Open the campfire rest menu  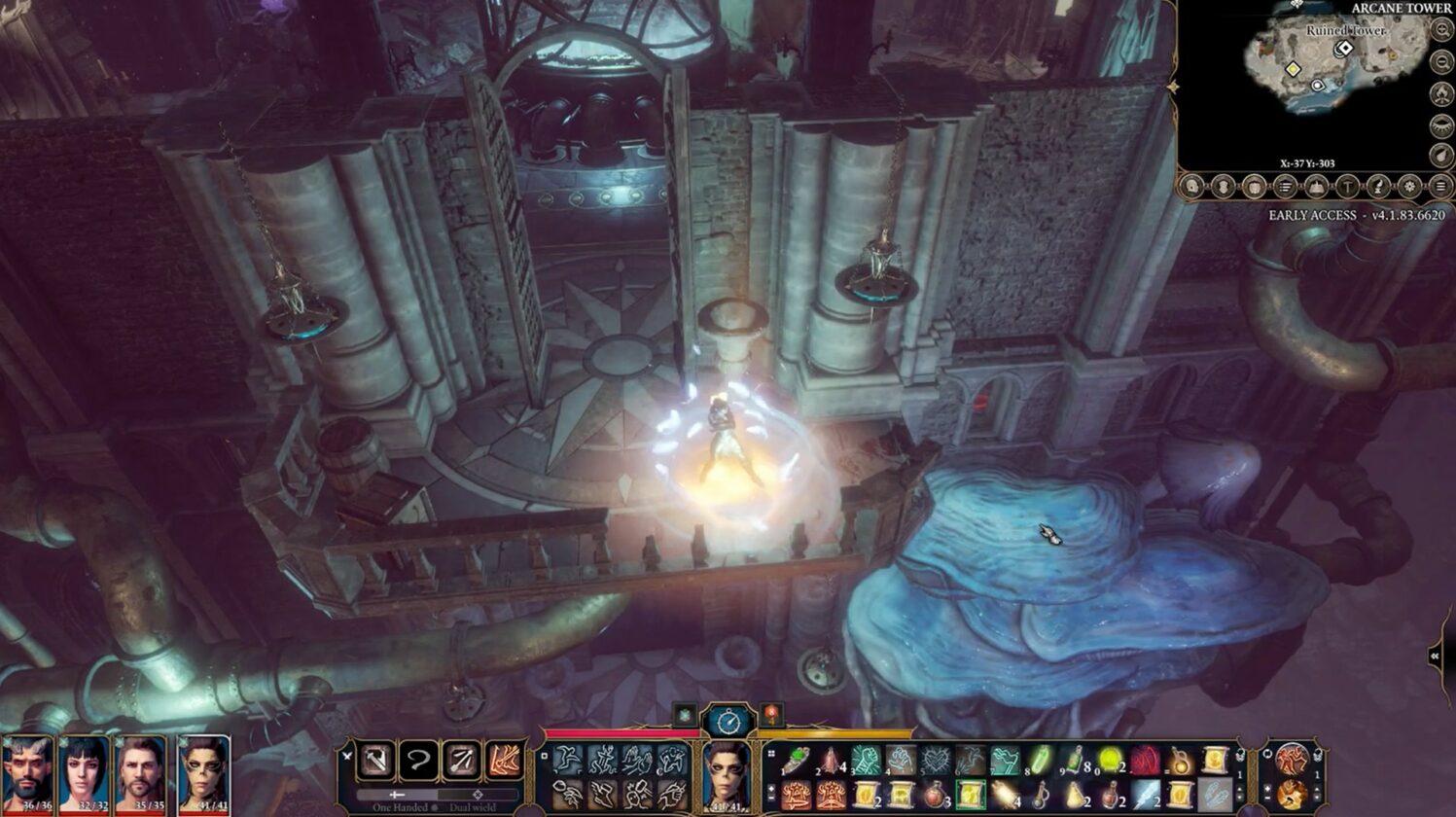(1441, 95)
